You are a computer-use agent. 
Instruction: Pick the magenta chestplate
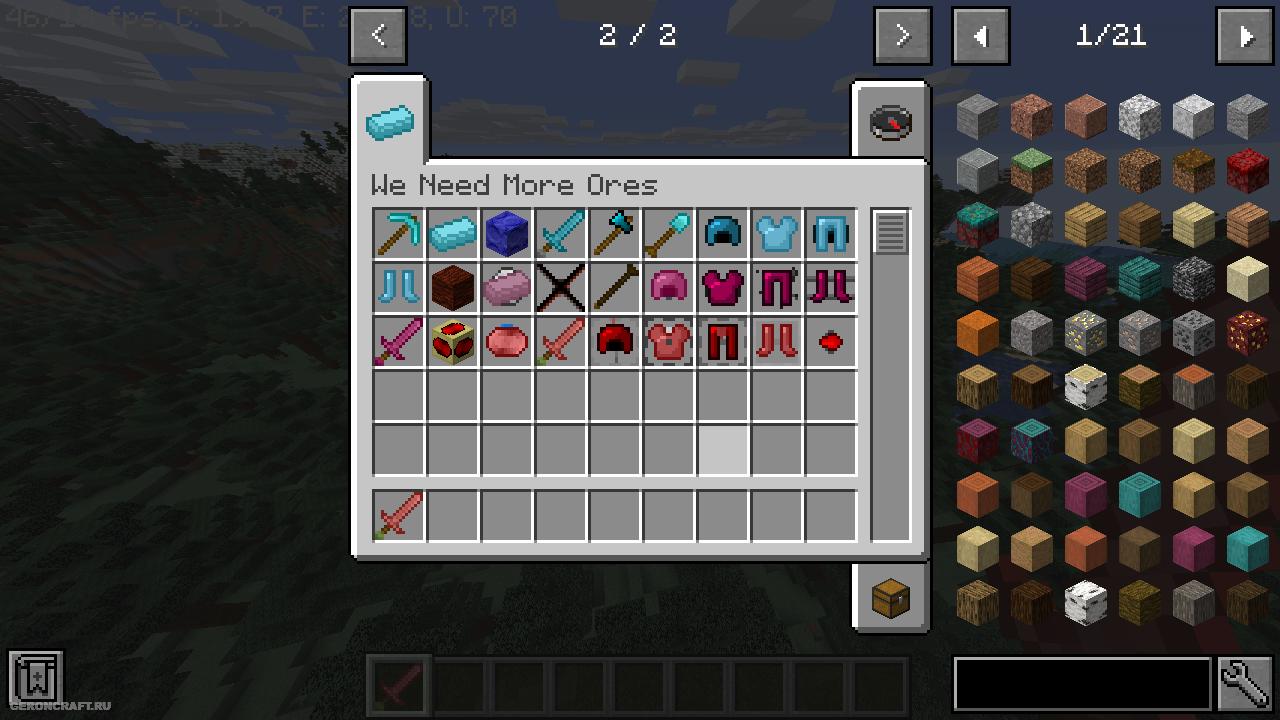click(723, 289)
